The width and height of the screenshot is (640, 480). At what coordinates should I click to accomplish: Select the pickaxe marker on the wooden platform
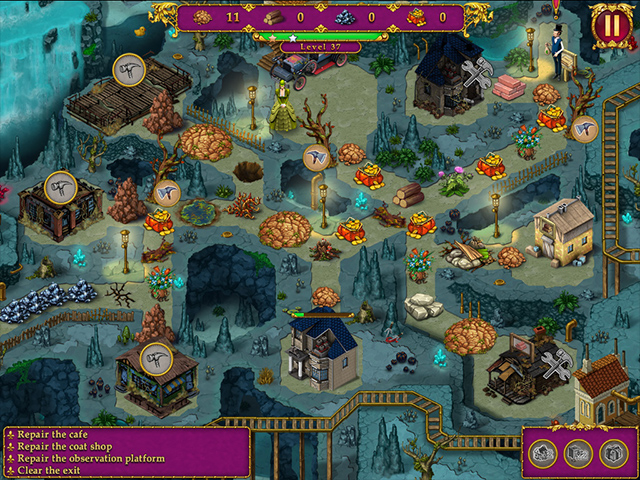click(x=130, y=69)
